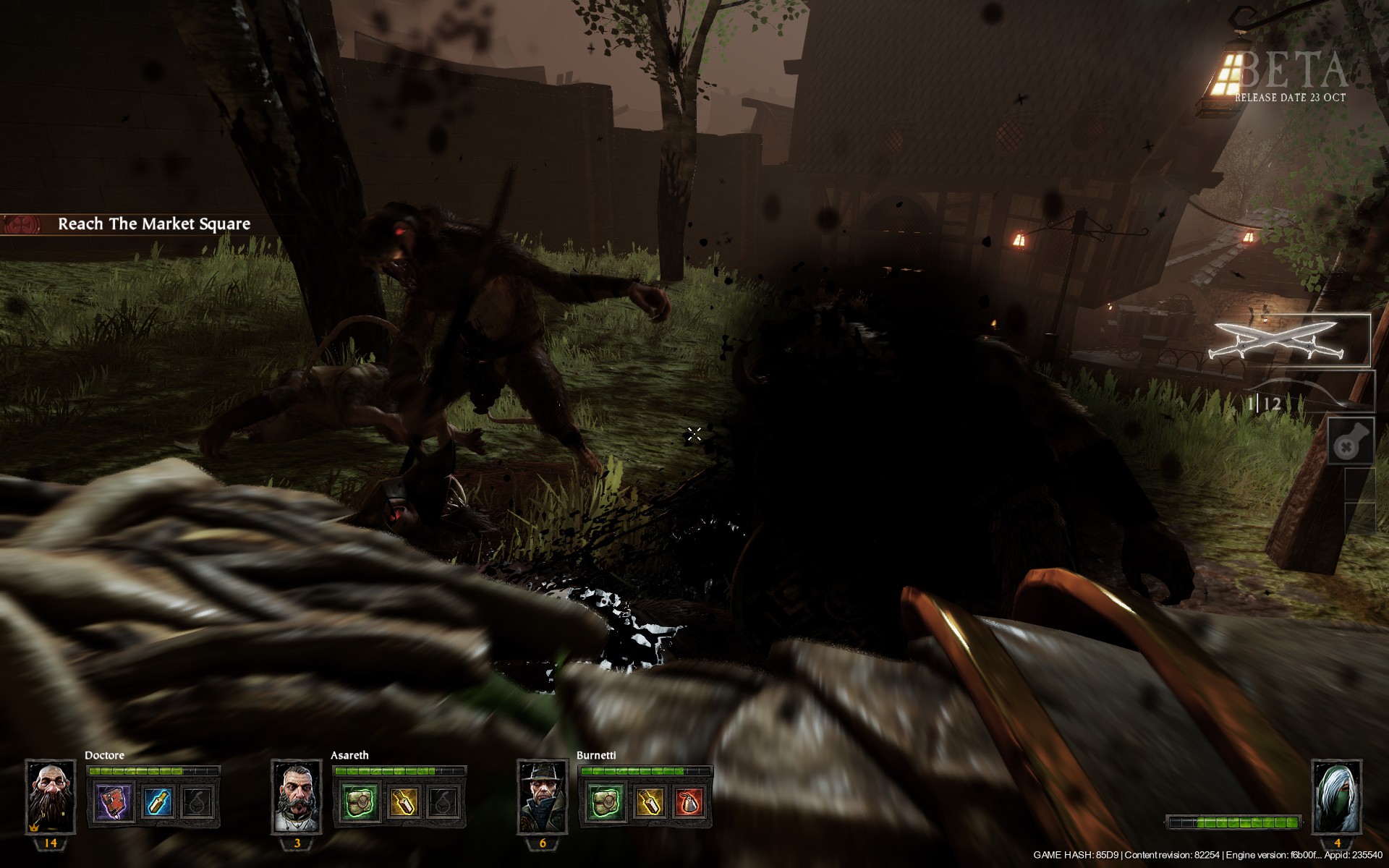Select Doctore's blue potion slot
Screen dimensions: 1389x868
156,804
